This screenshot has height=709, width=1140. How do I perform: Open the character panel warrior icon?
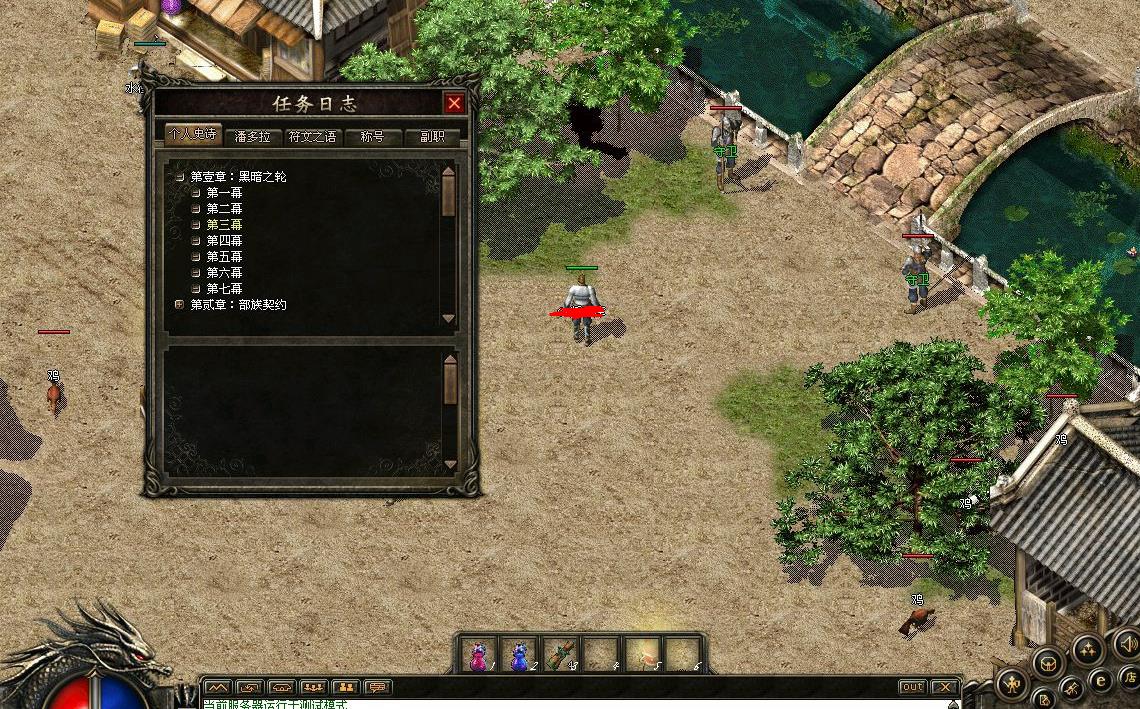click(1012, 684)
